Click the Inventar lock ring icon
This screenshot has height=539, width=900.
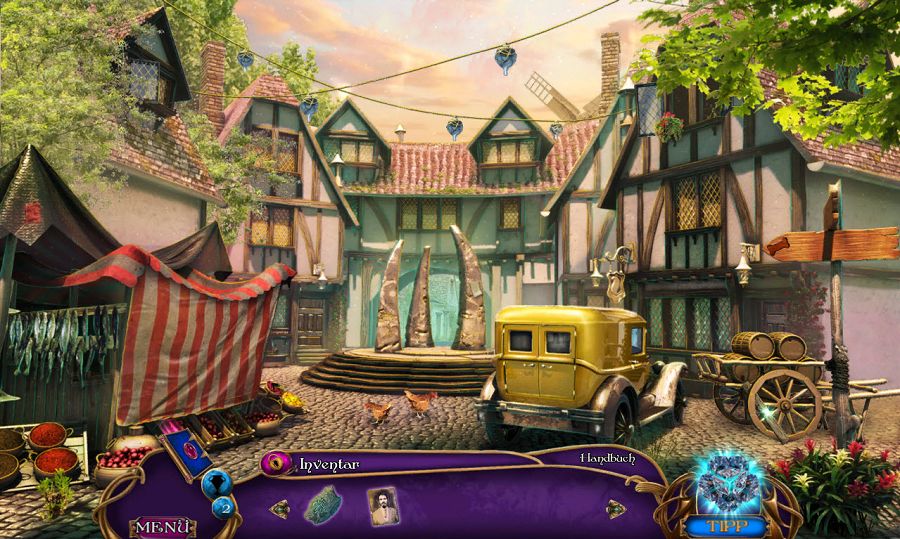277,464
